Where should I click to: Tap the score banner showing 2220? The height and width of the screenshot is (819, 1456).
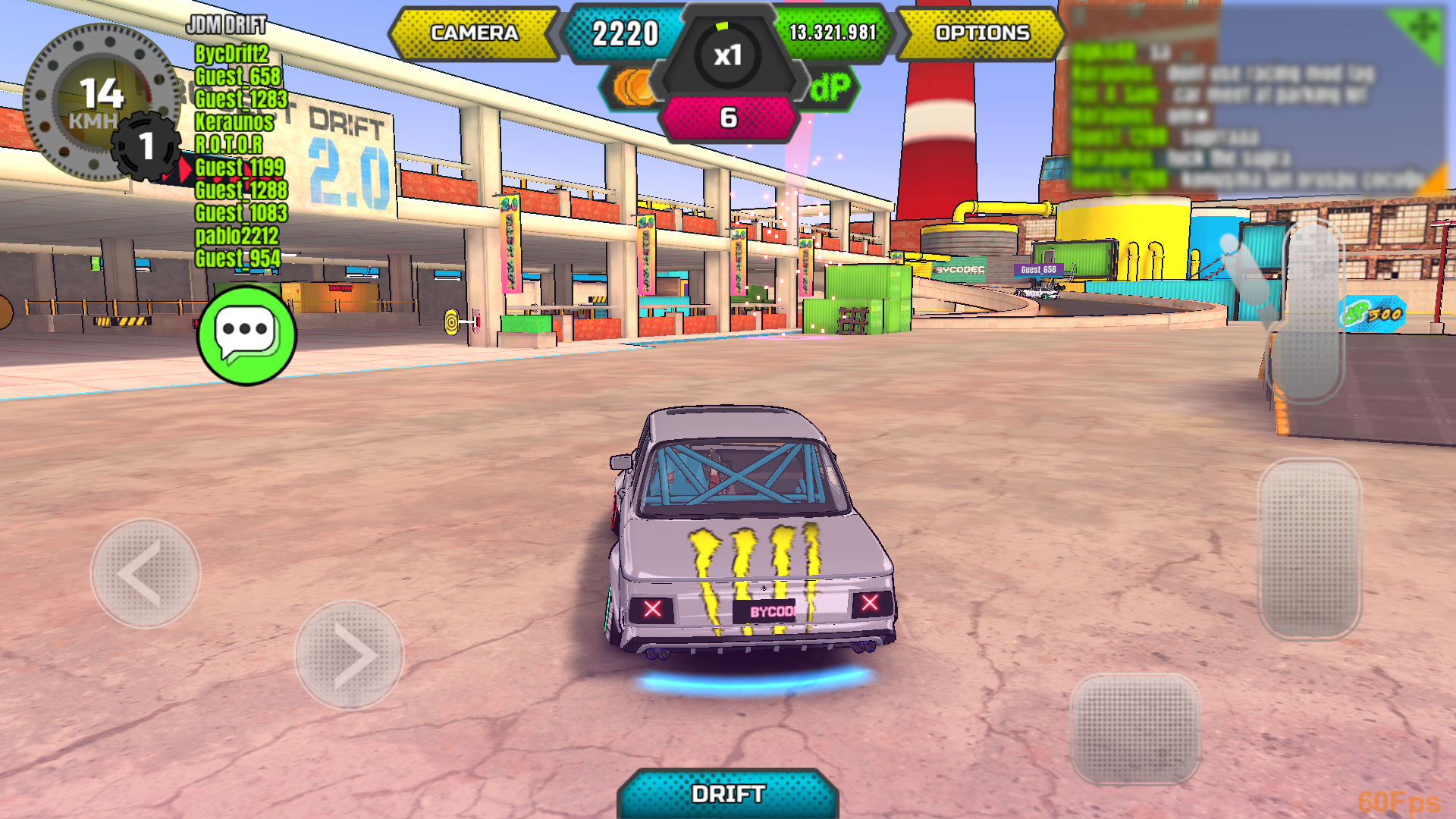click(626, 34)
